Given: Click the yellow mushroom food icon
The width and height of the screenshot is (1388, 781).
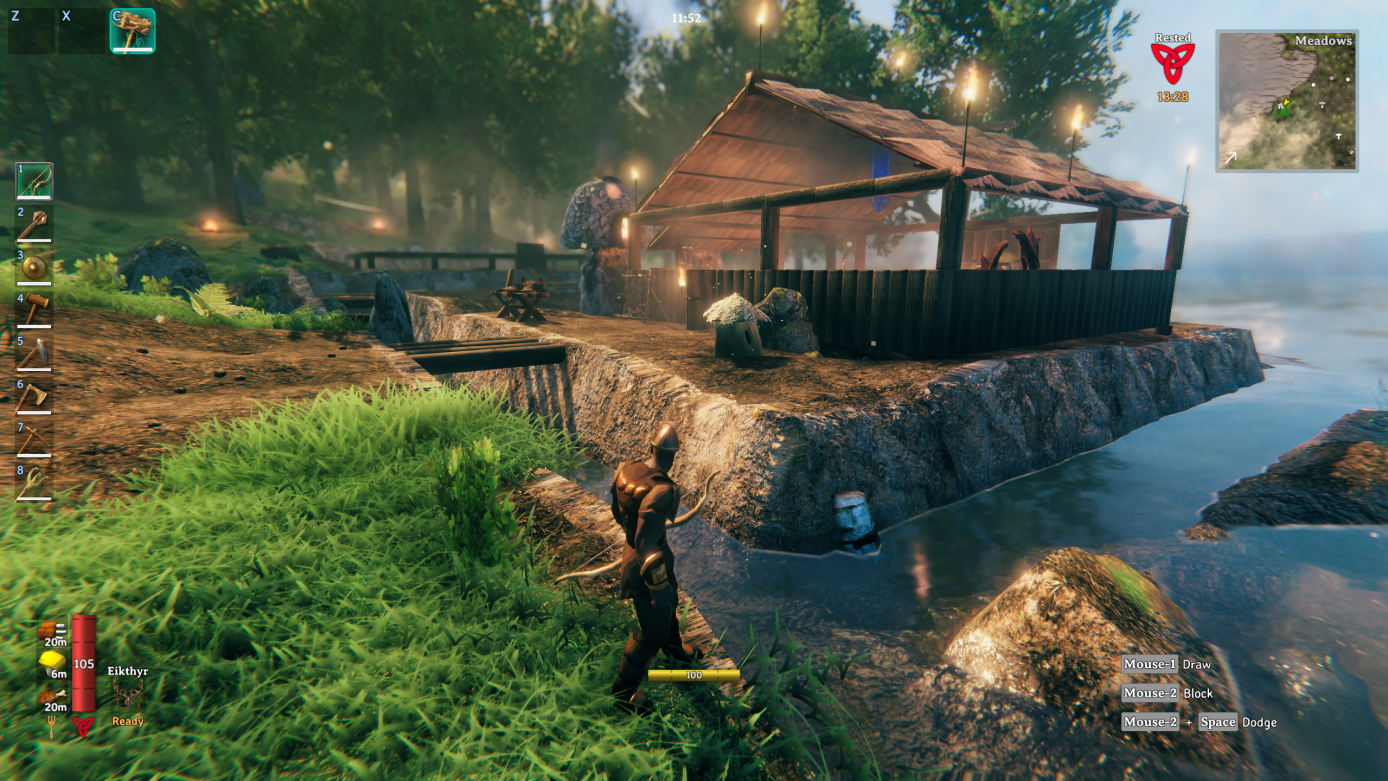Looking at the screenshot, I should pyautogui.click(x=52, y=661).
